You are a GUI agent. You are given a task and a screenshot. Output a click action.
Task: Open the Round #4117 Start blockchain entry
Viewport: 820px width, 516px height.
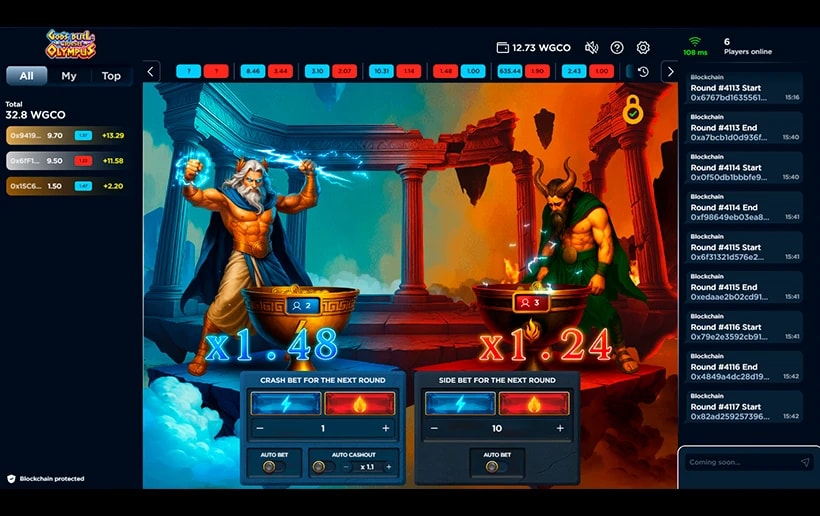(x=742, y=411)
